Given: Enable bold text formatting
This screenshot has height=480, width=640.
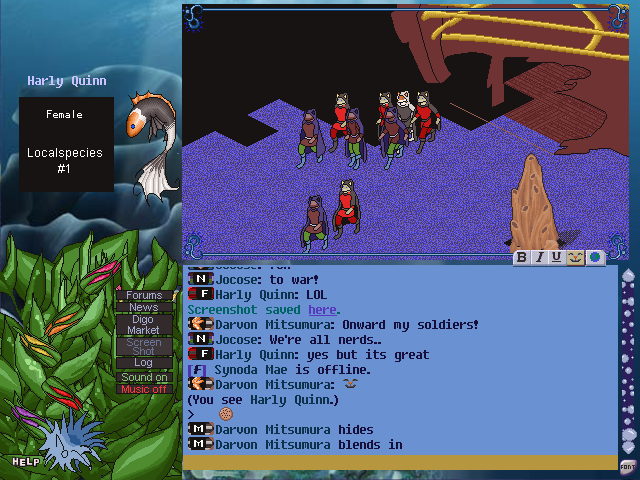Looking at the screenshot, I should [x=522, y=258].
